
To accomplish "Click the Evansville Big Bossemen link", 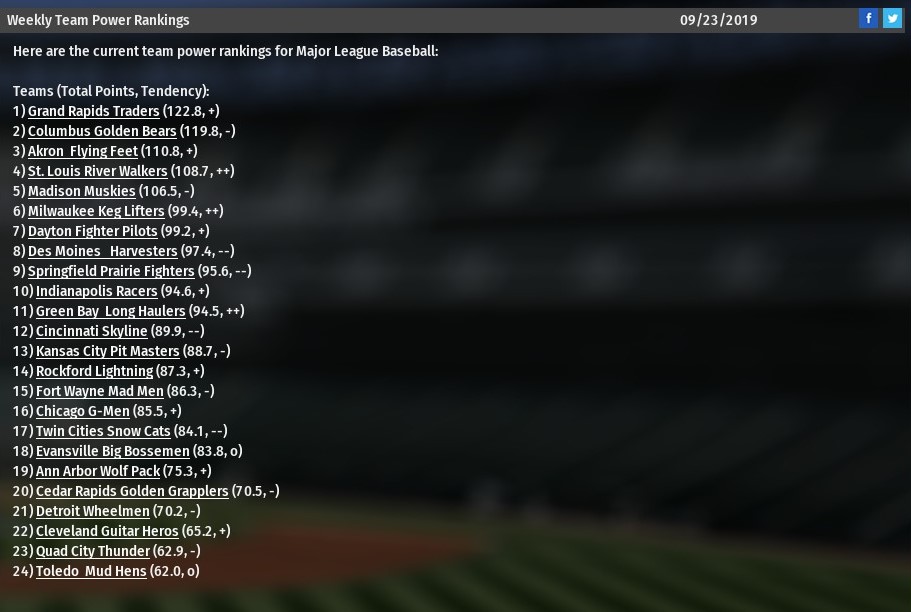I will click(x=112, y=451).
